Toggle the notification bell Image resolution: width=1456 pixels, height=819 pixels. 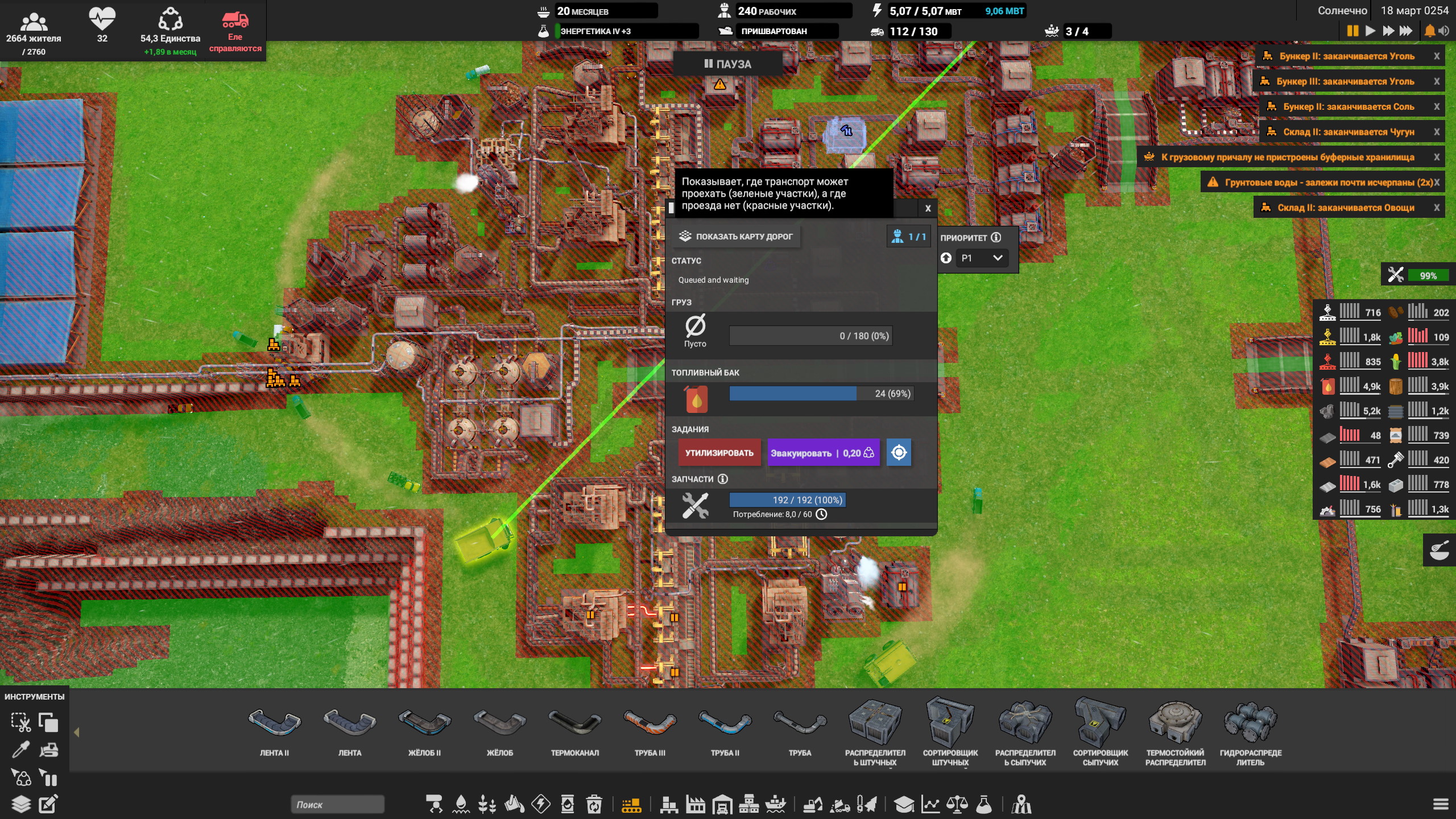(x=1429, y=31)
